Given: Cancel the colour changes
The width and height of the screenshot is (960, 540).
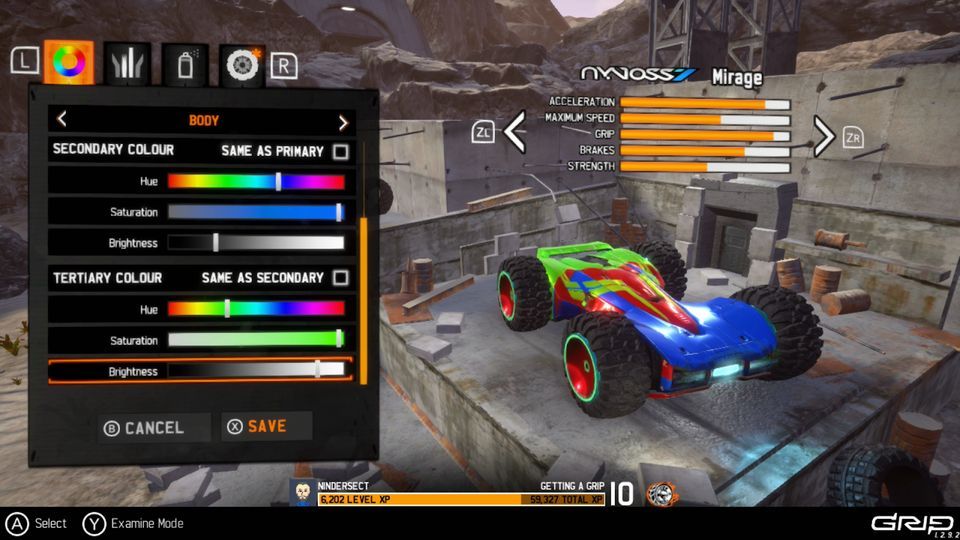Looking at the screenshot, I should 144,428.
